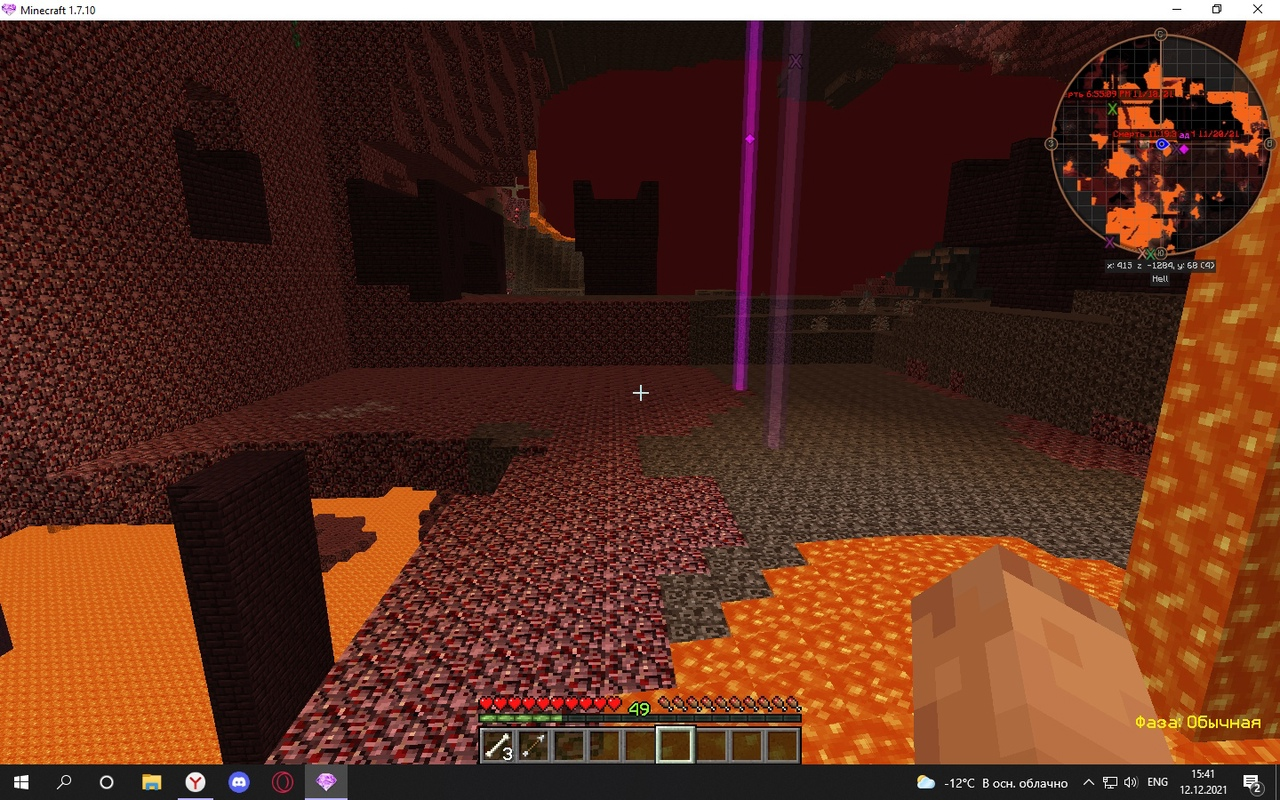Viewport: 1280px width, 800px height.
Task: Open Discord from the taskbar
Action: pyautogui.click(x=239, y=782)
